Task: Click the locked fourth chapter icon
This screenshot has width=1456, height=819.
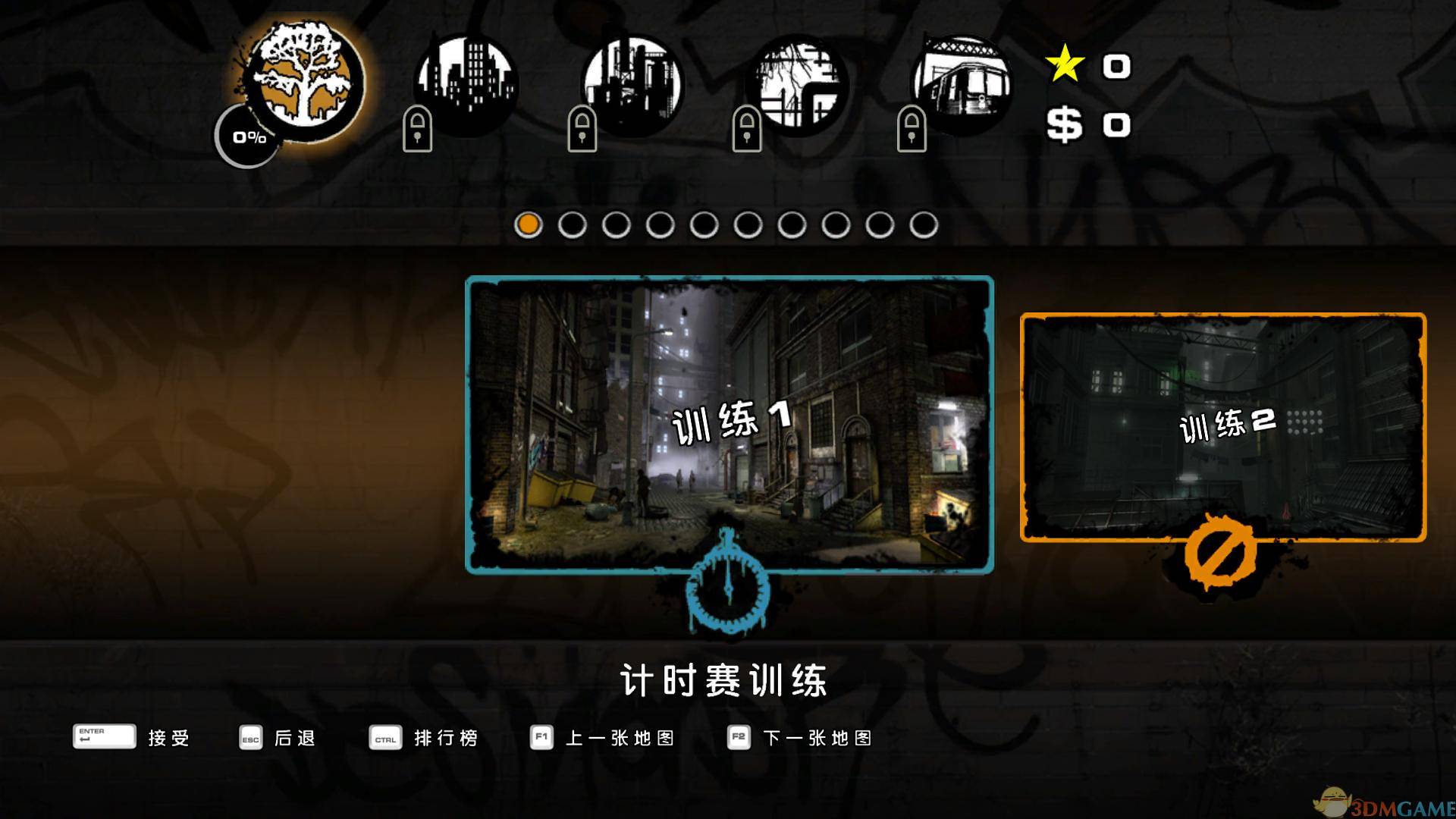Action: coord(800,83)
